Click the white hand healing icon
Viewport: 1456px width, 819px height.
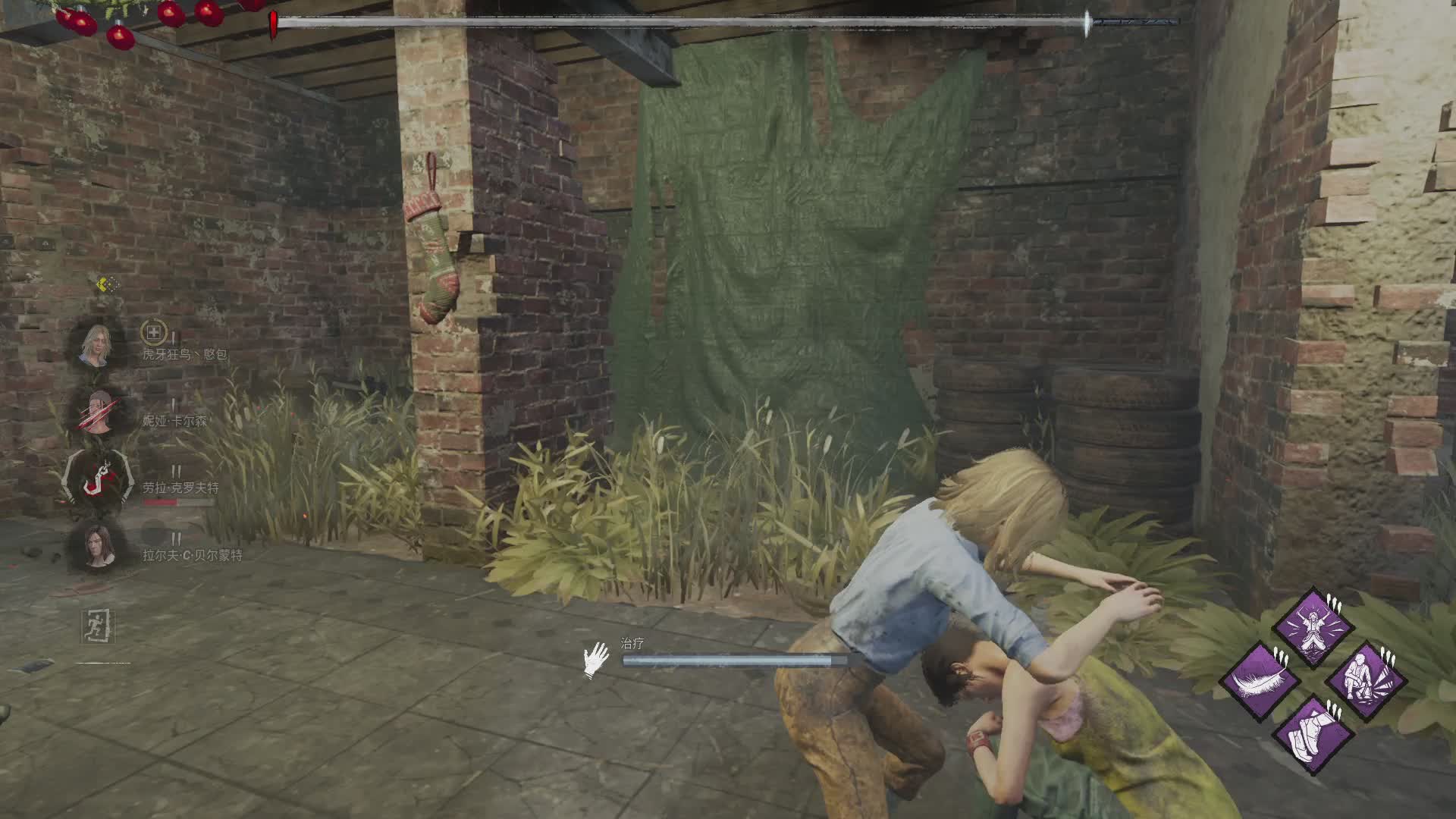click(596, 660)
